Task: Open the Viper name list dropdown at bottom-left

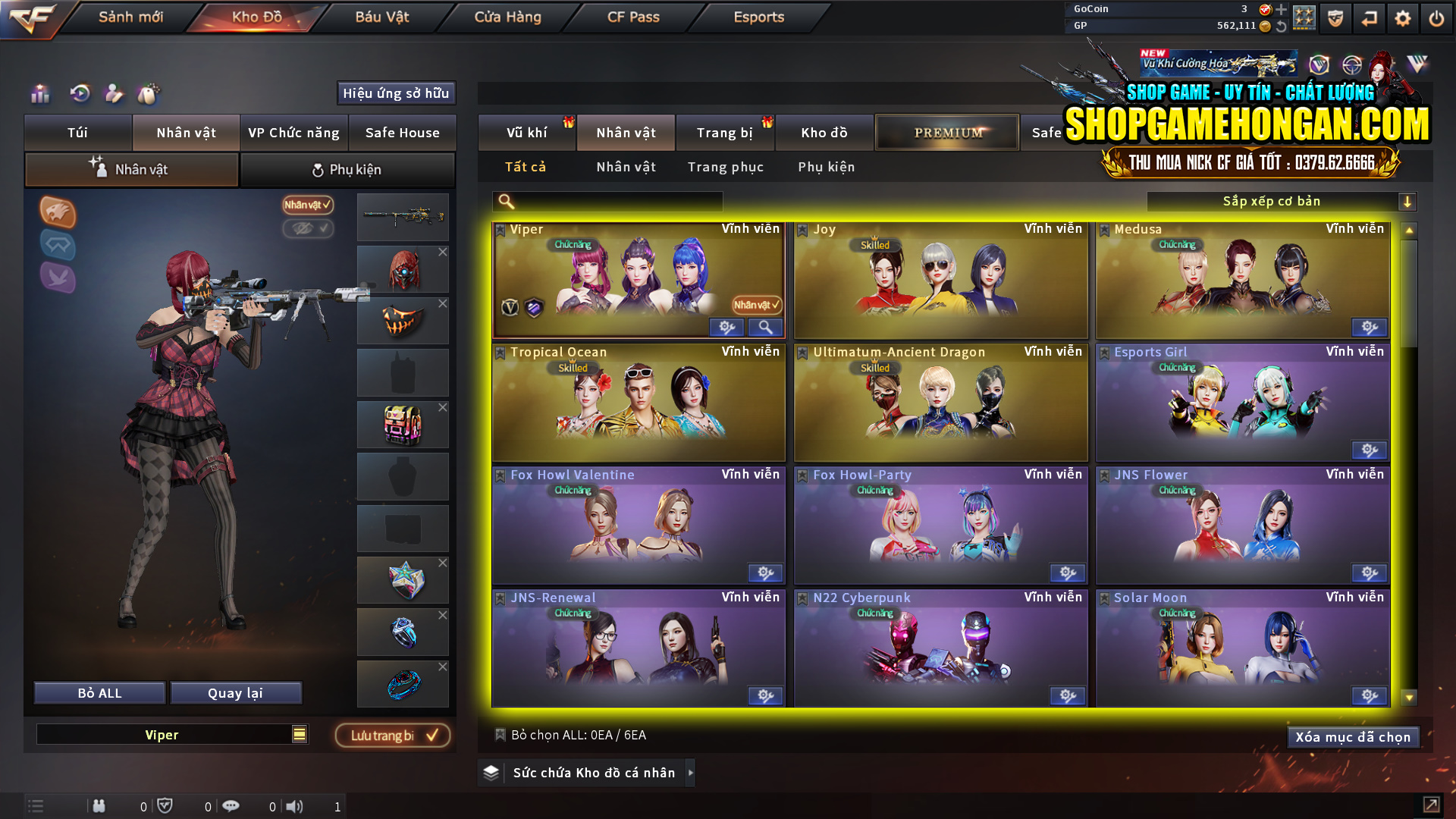Action: tap(298, 734)
